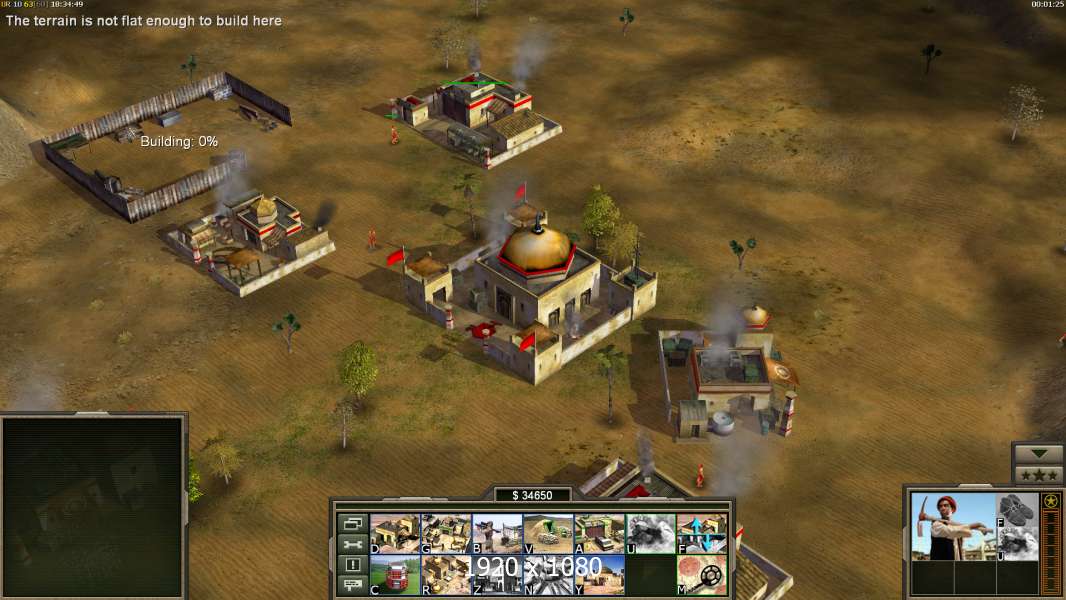Choose the Arms Dealer icon marked A
The width and height of the screenshot is (1066, 600).
tap(599, 534)
